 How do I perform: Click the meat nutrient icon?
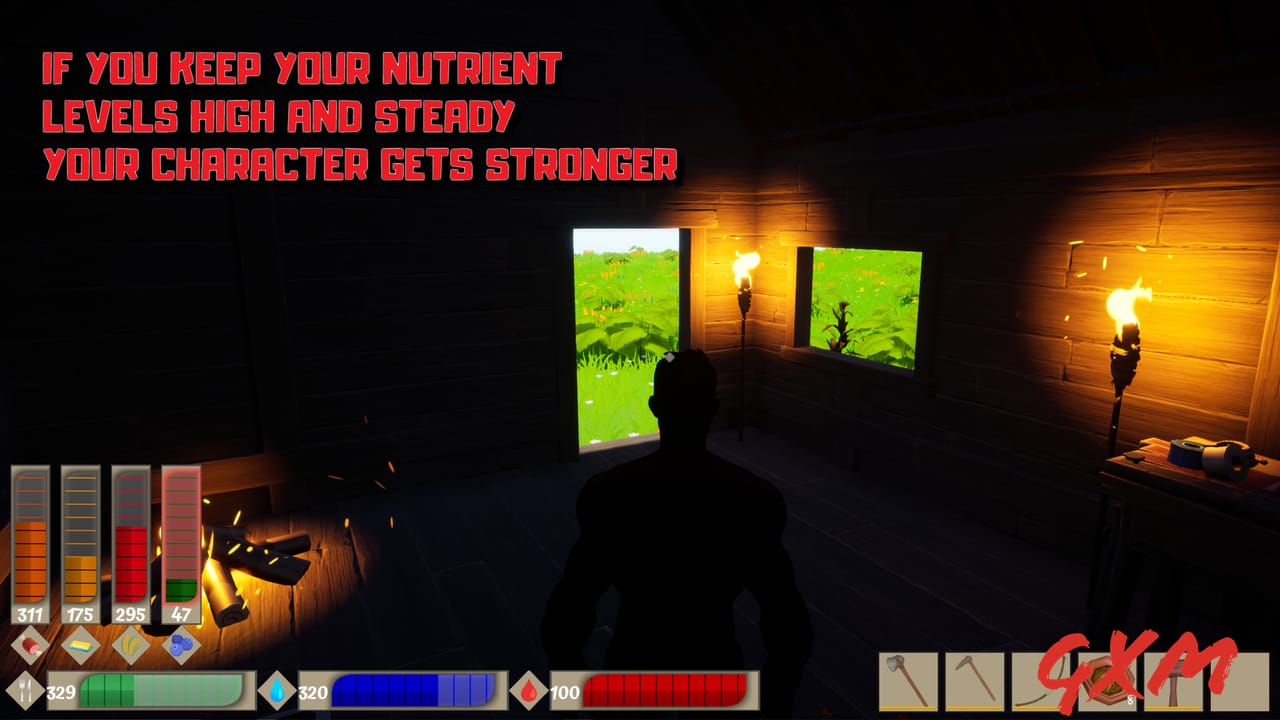30,645
